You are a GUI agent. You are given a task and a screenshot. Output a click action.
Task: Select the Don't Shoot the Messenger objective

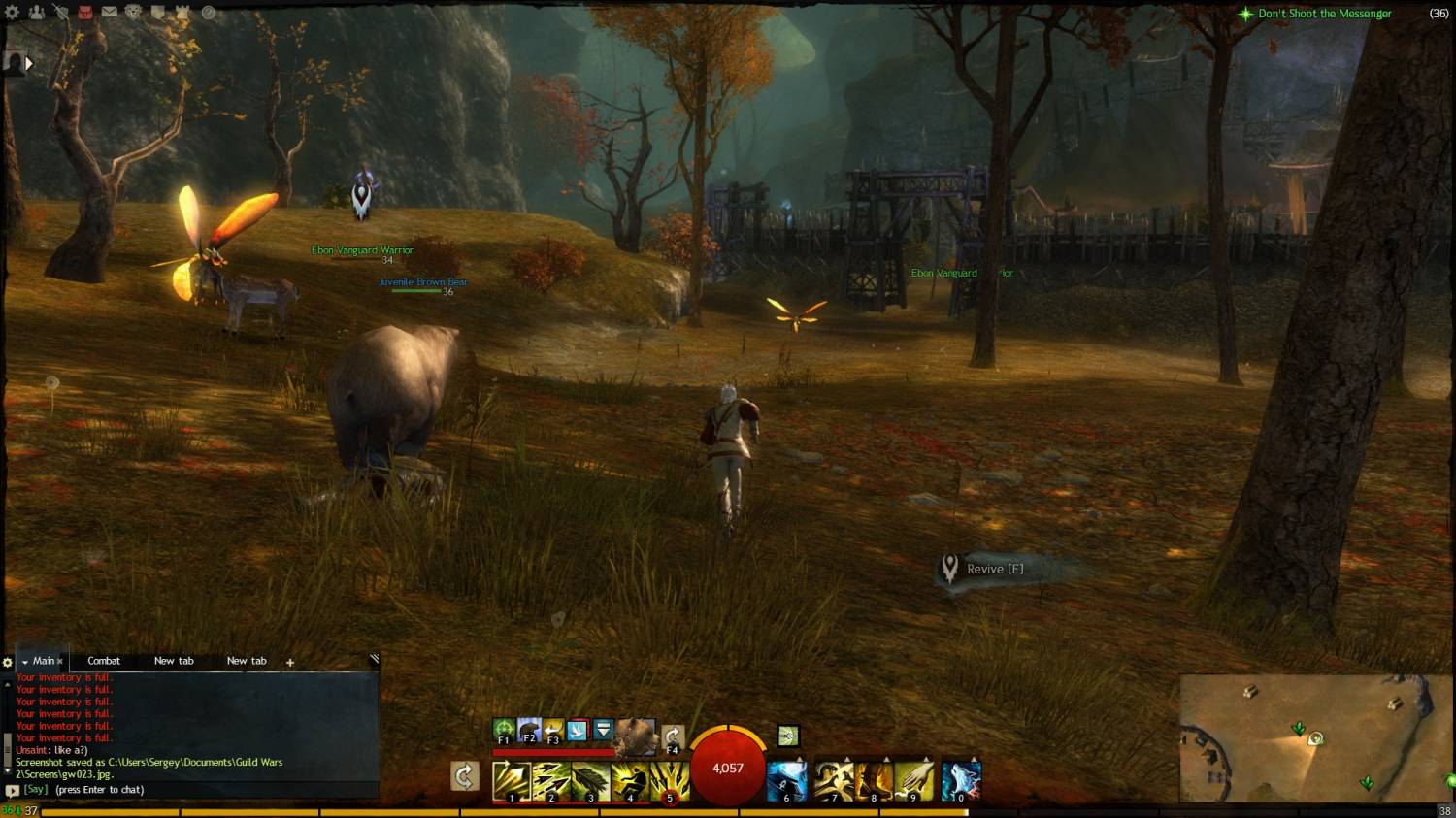[x=1324, y=14]
